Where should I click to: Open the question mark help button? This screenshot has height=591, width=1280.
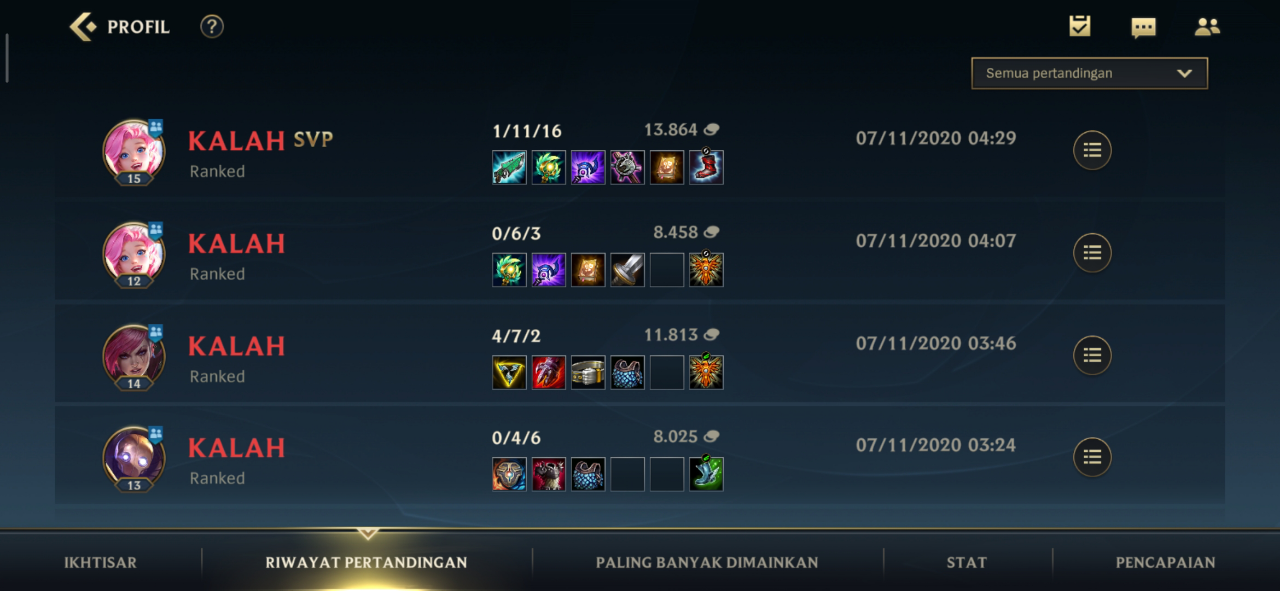(x=212, y=27)
